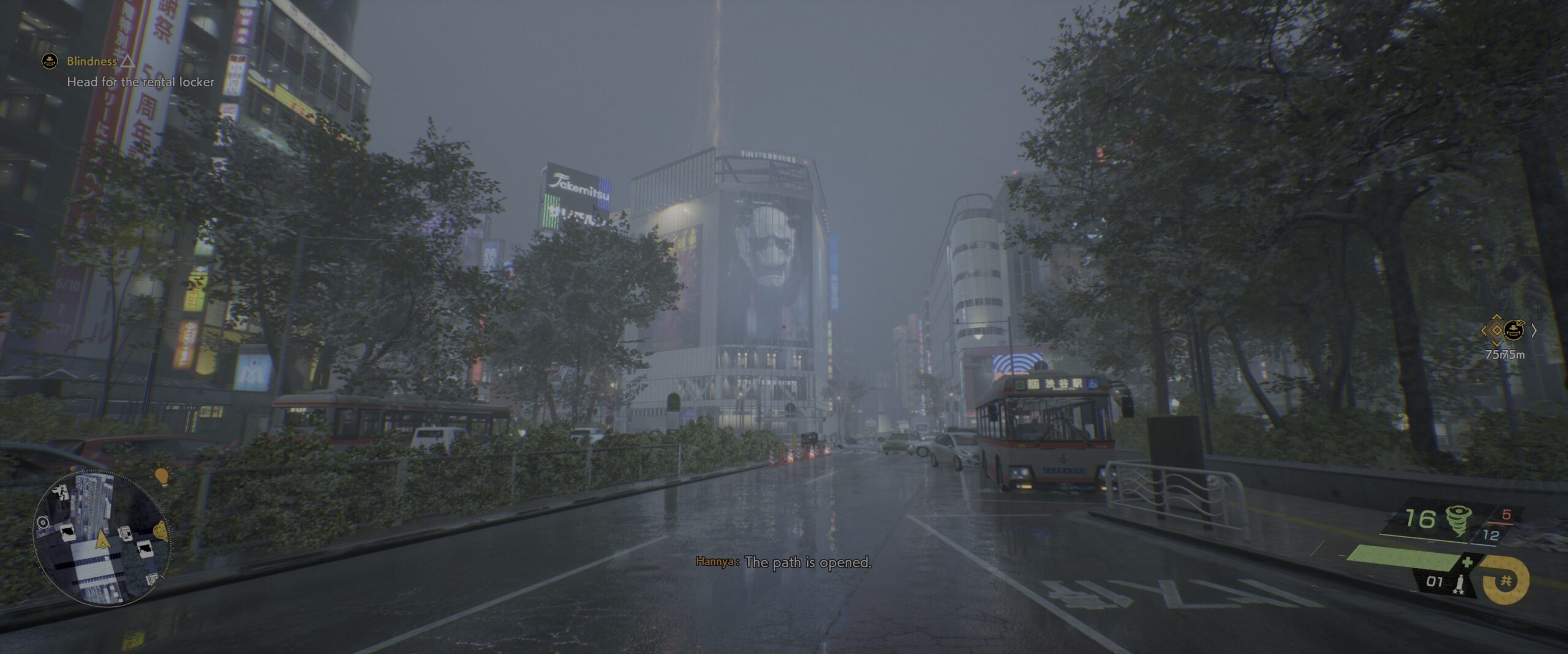
Task: Open the circular minimap
Action: (102, 538)
